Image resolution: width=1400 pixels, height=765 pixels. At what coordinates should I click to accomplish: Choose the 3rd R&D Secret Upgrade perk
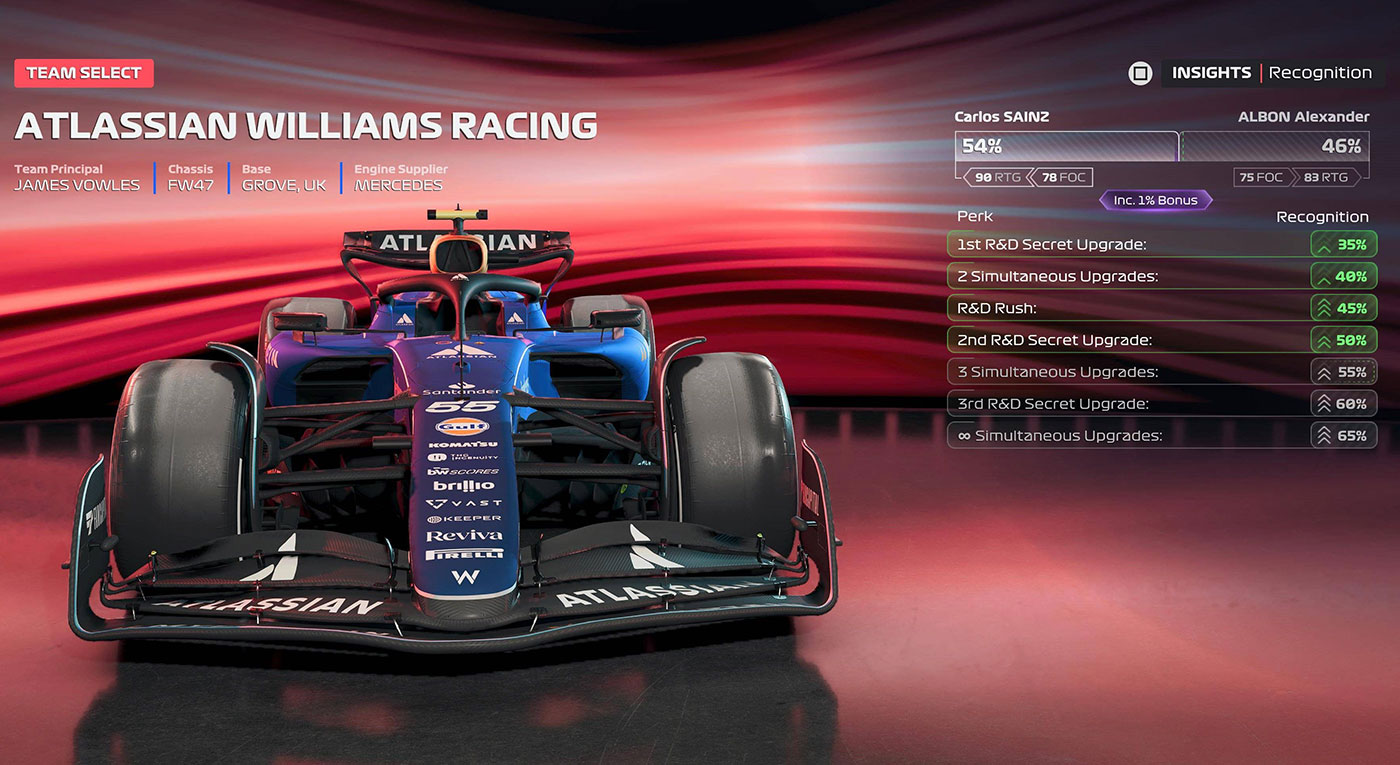[1160, 404]
